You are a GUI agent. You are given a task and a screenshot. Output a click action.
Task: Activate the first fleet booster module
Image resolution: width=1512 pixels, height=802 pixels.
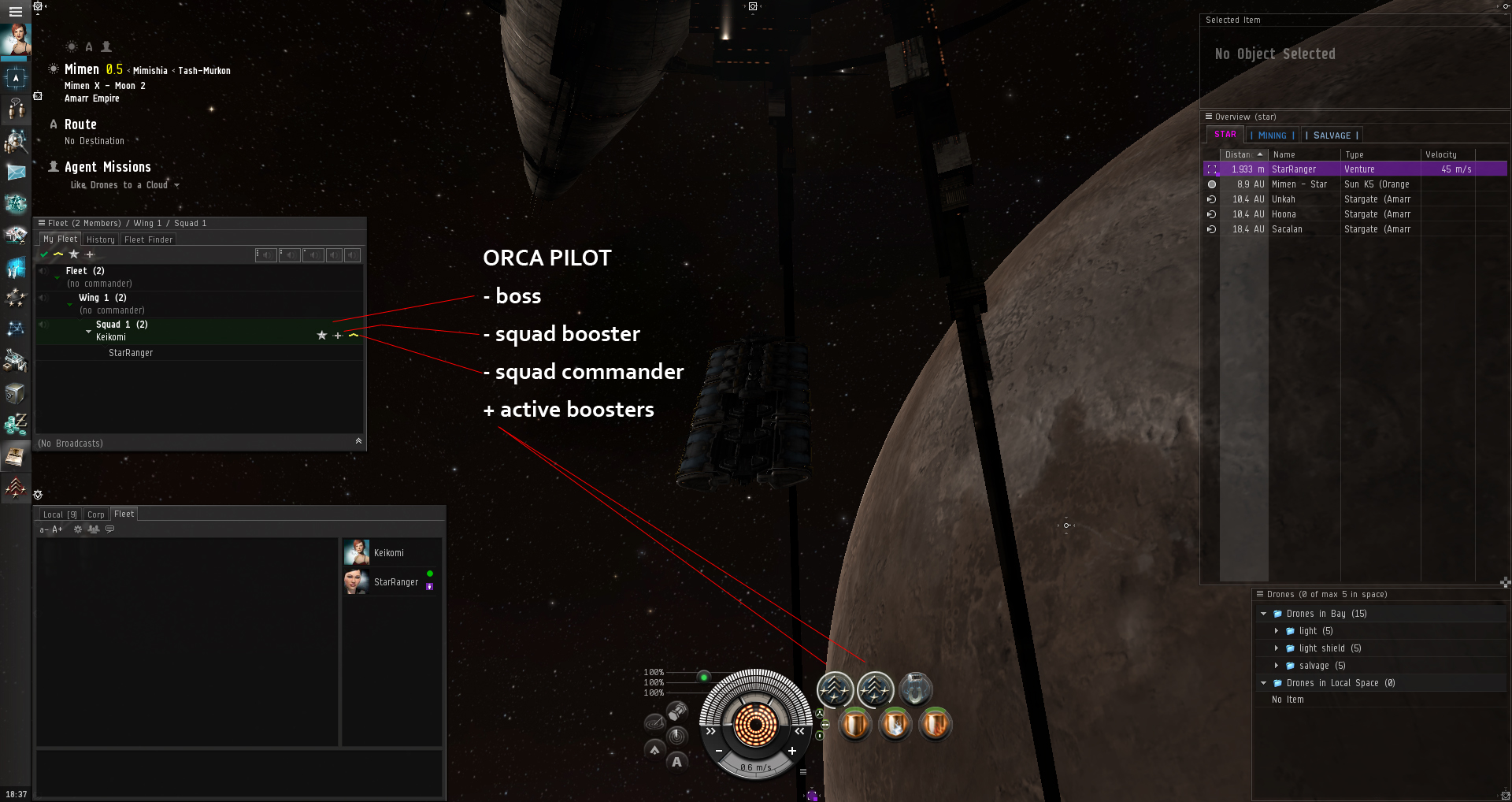[835, 690]
